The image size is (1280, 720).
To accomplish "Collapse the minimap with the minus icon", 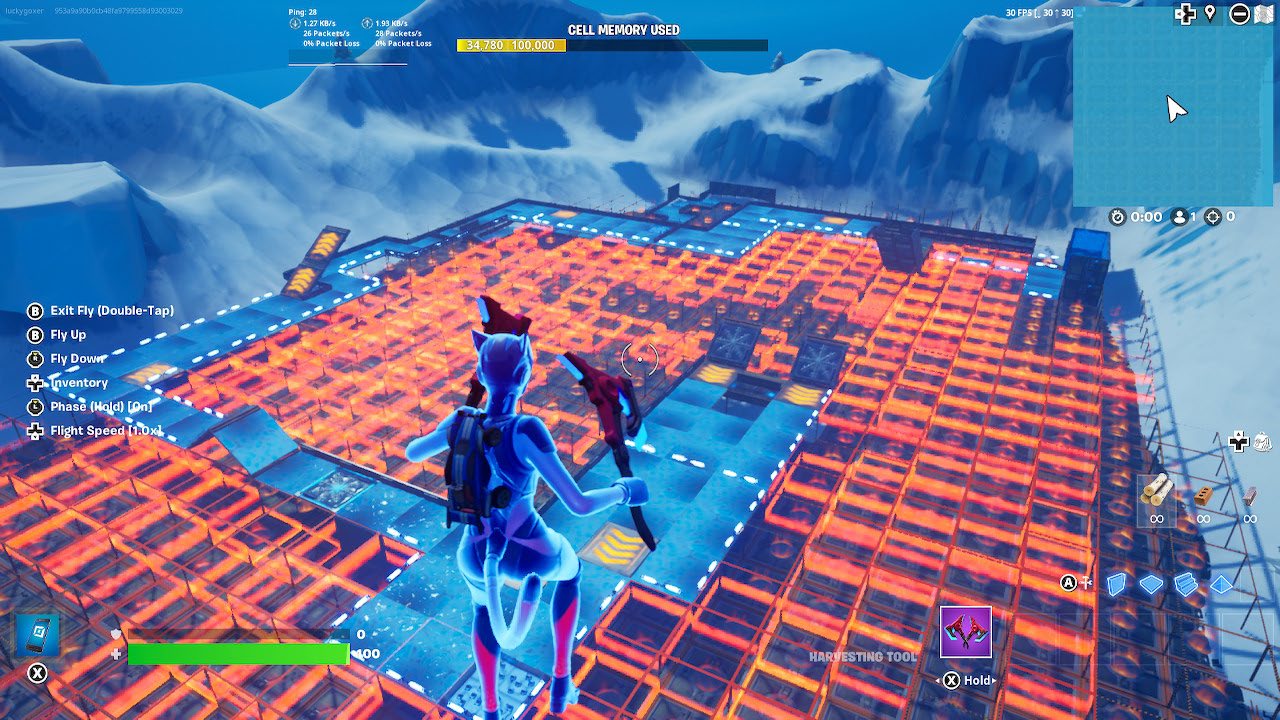I will coord(1240,14).
